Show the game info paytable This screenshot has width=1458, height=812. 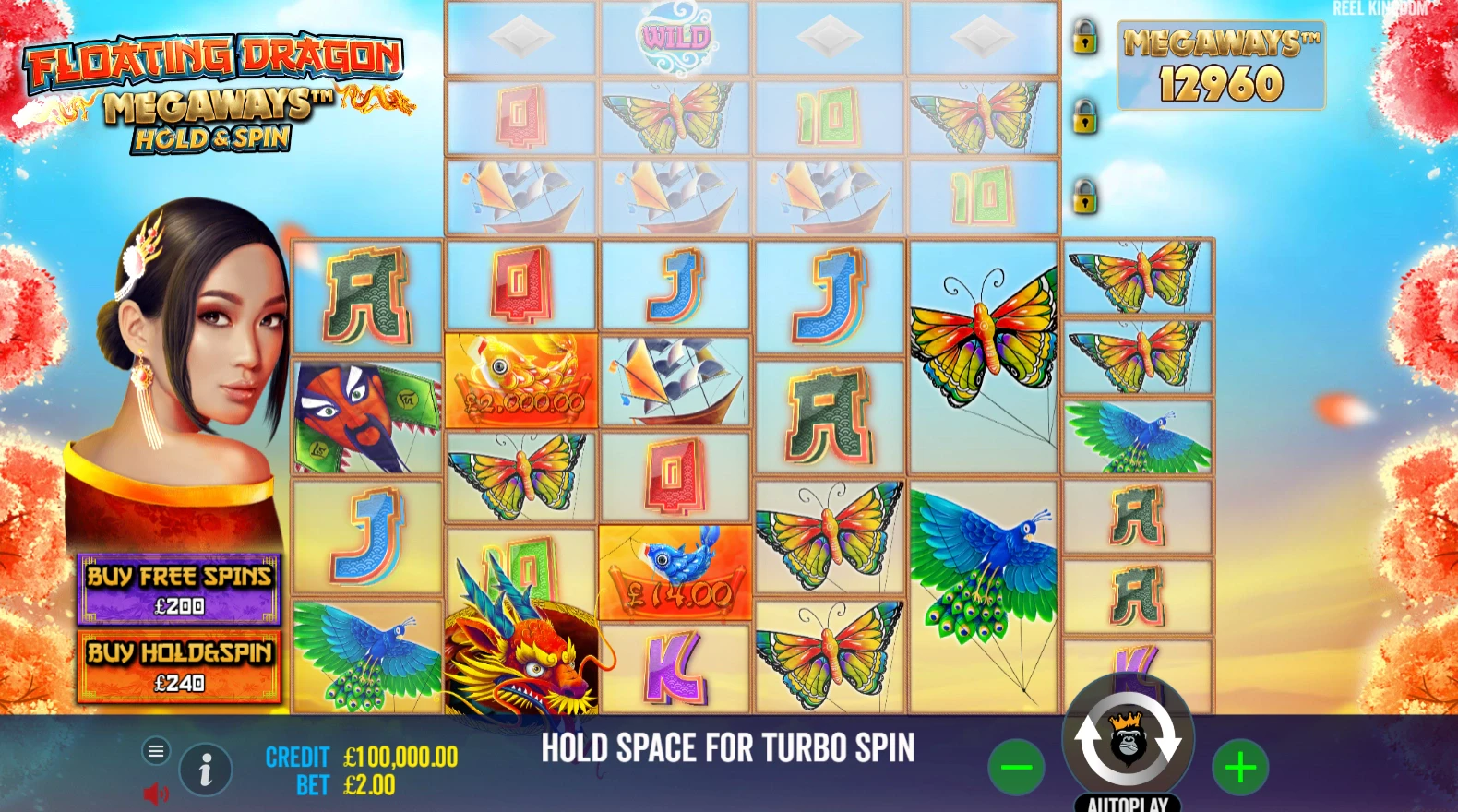click(205, 770)
